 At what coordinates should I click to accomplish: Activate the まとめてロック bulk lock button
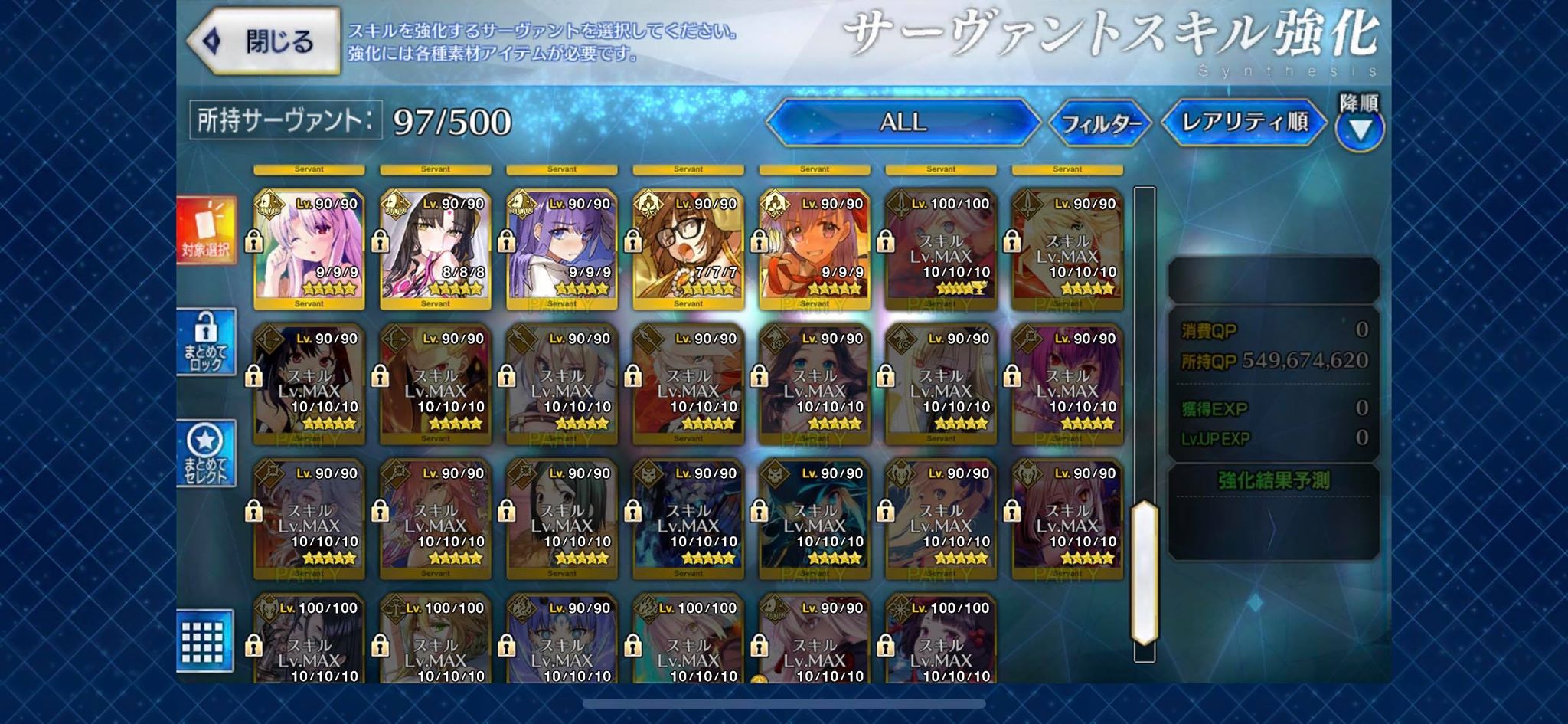(206, 342)
